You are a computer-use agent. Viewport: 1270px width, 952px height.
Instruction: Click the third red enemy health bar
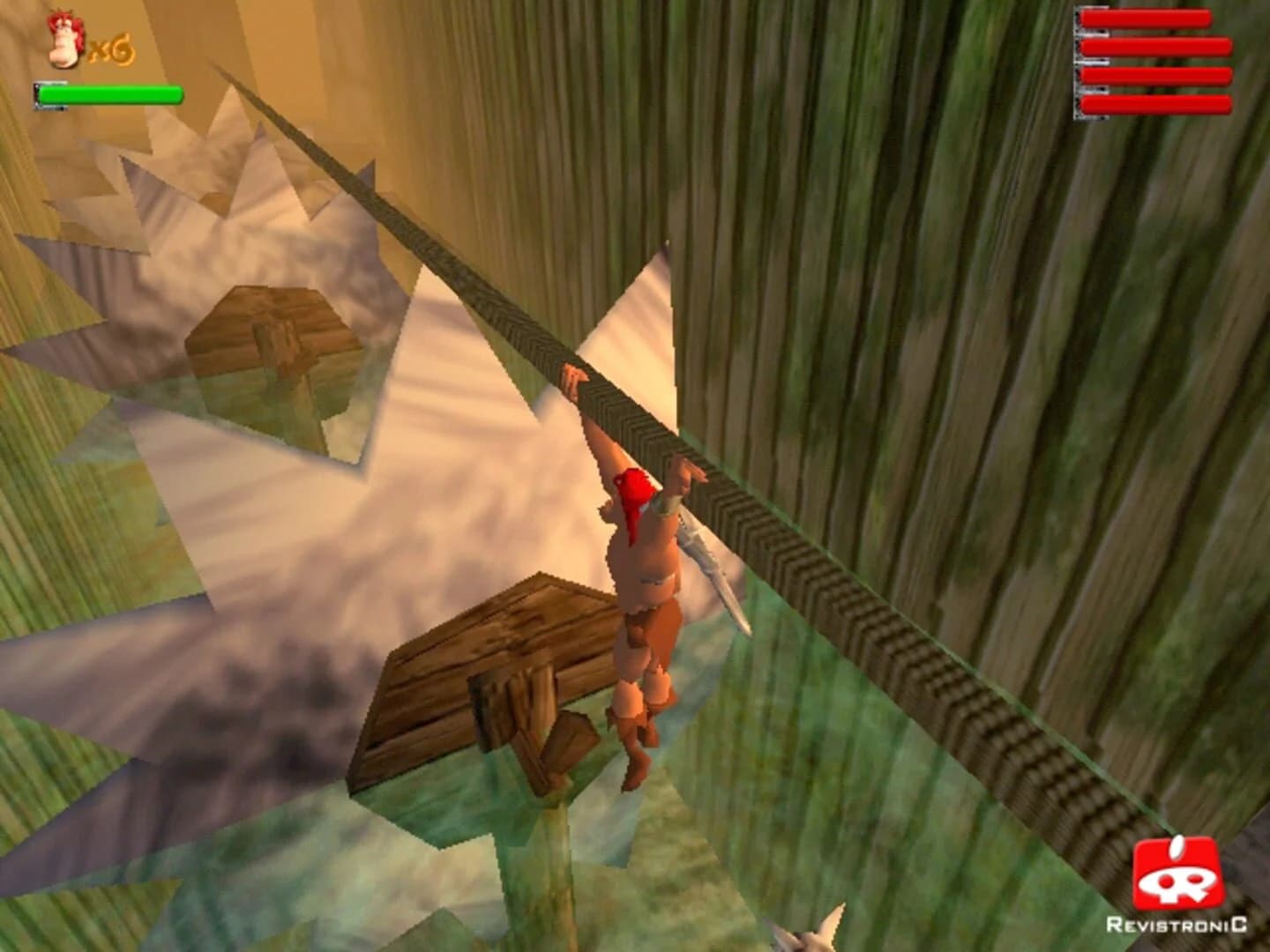pyautogui.click(x=1155, y=78)
